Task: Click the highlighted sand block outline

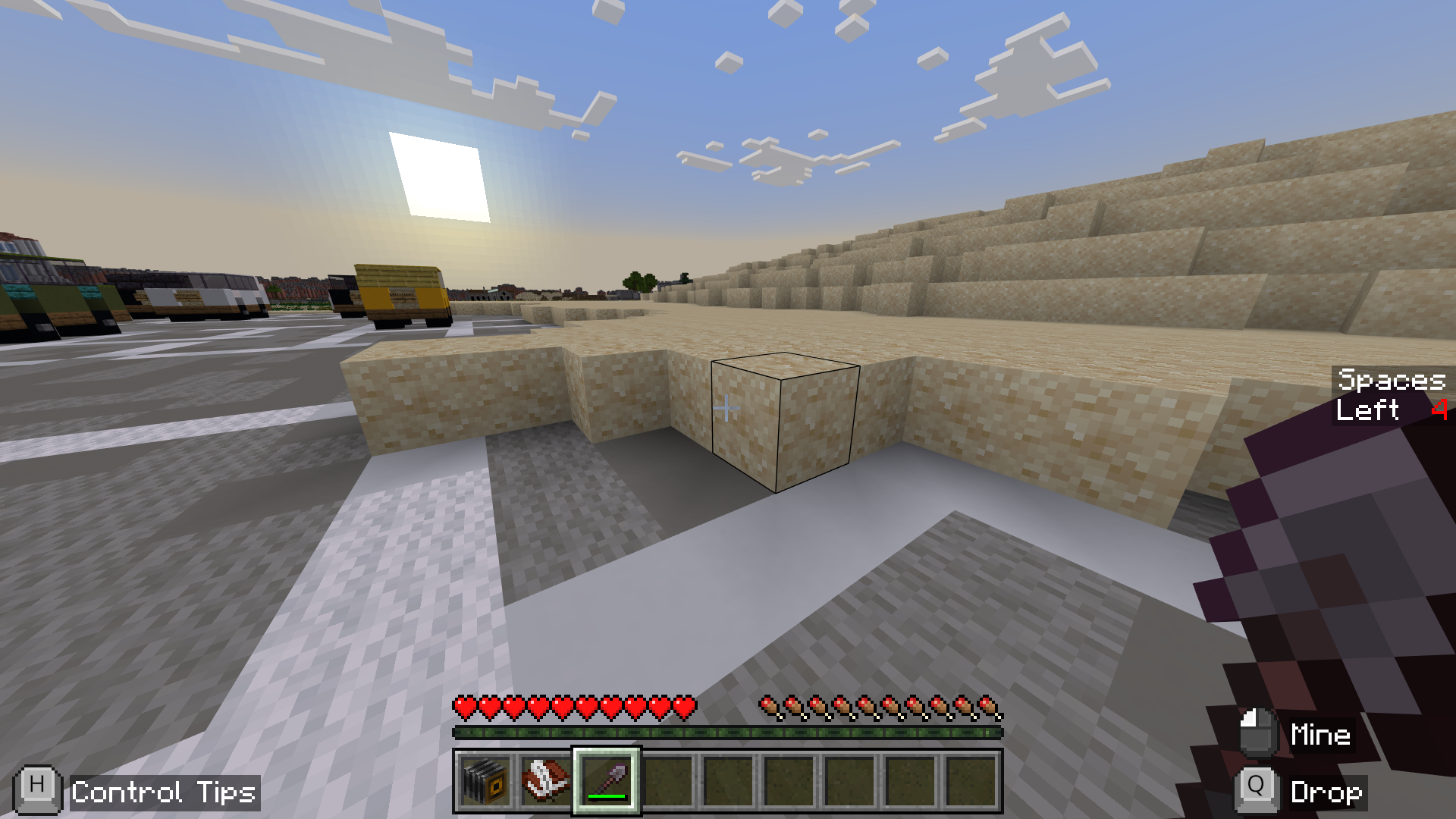Action: 785,425
